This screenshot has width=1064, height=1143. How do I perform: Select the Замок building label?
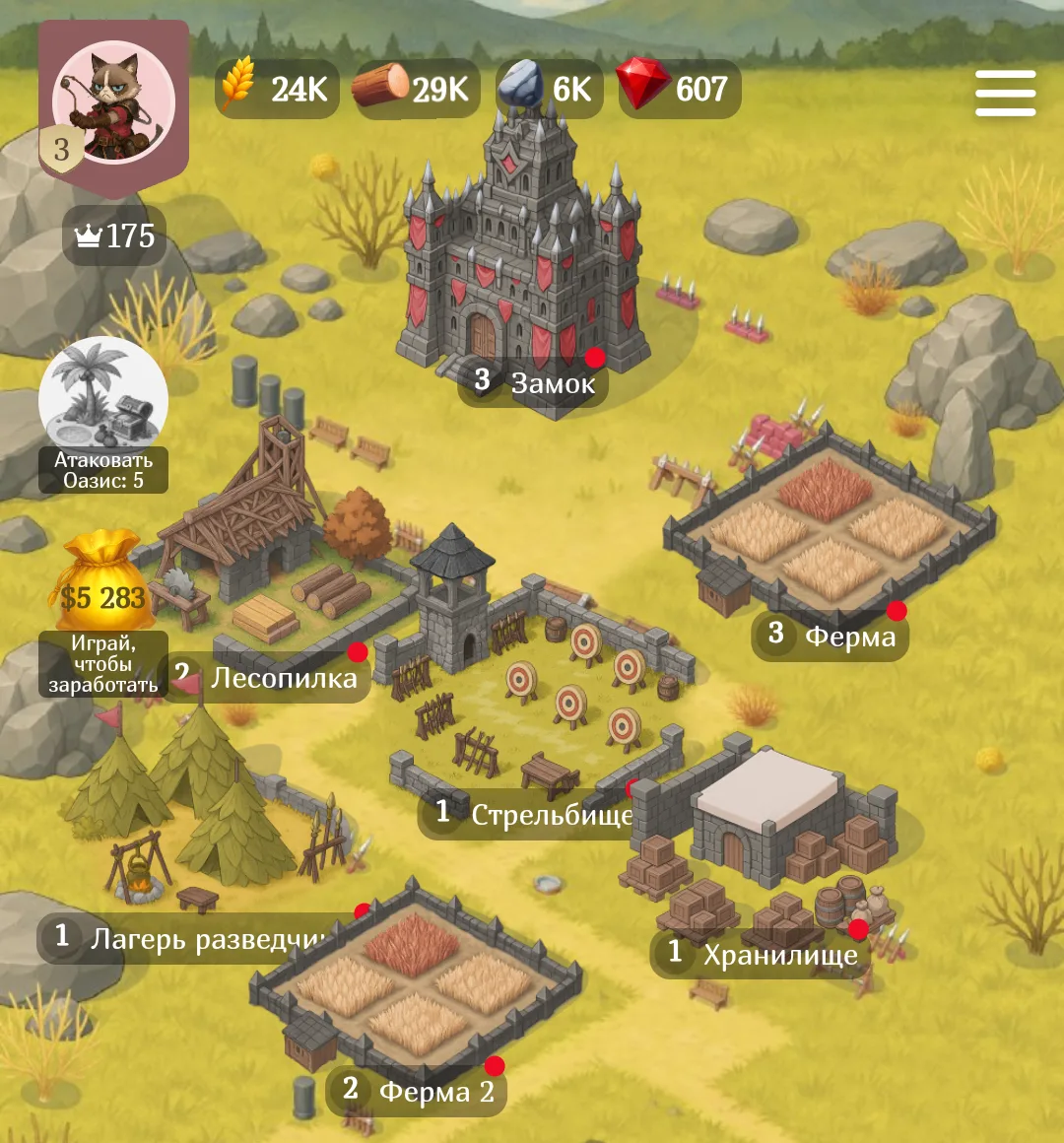click(x=533, y=381)
